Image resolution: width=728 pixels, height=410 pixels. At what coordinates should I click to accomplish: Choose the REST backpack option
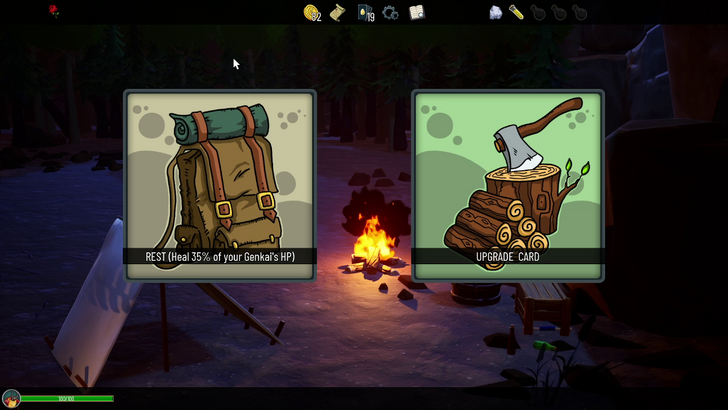click(x=220, y=185)
